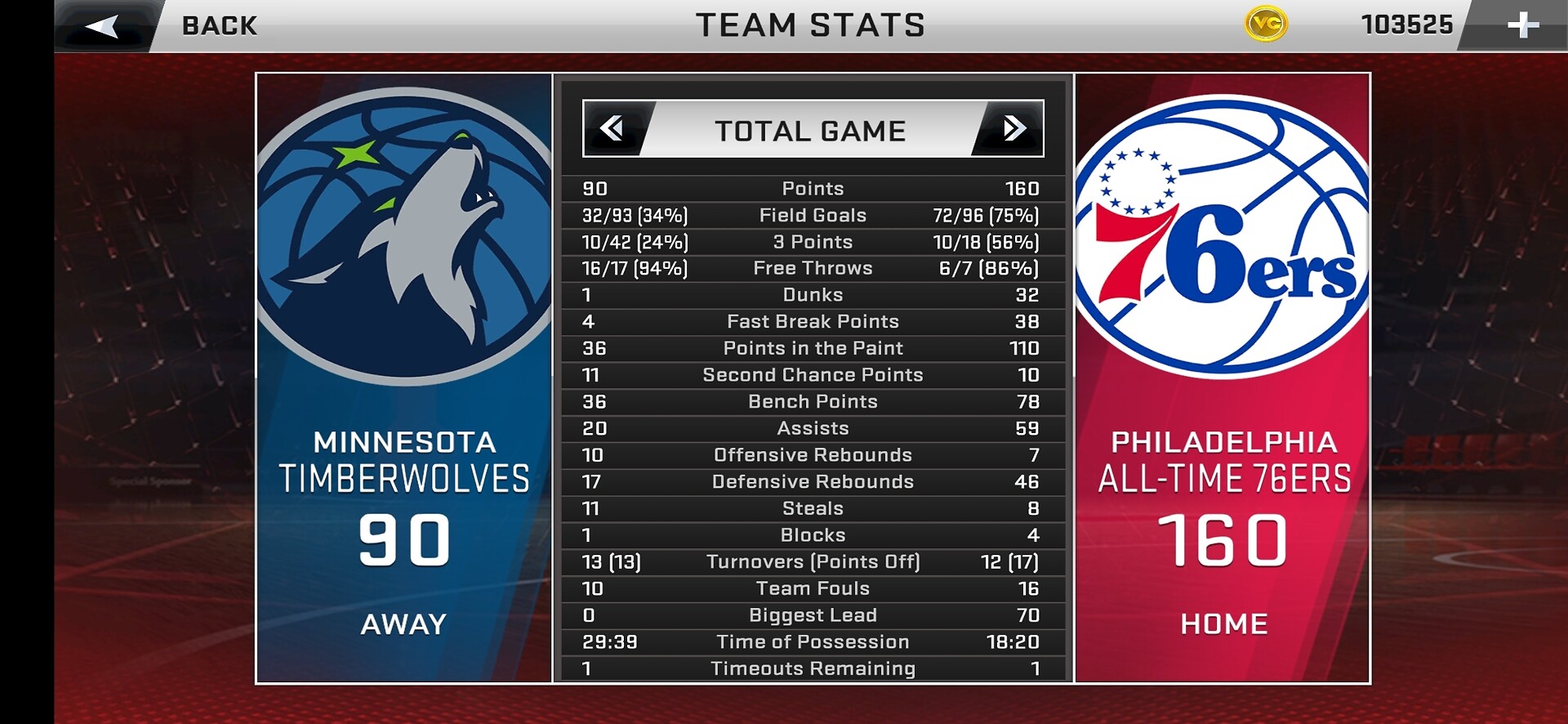This screenshot has width=1568, height=724.
Task: Show the previous stats period with left arrow
Action: click(612, 128)
